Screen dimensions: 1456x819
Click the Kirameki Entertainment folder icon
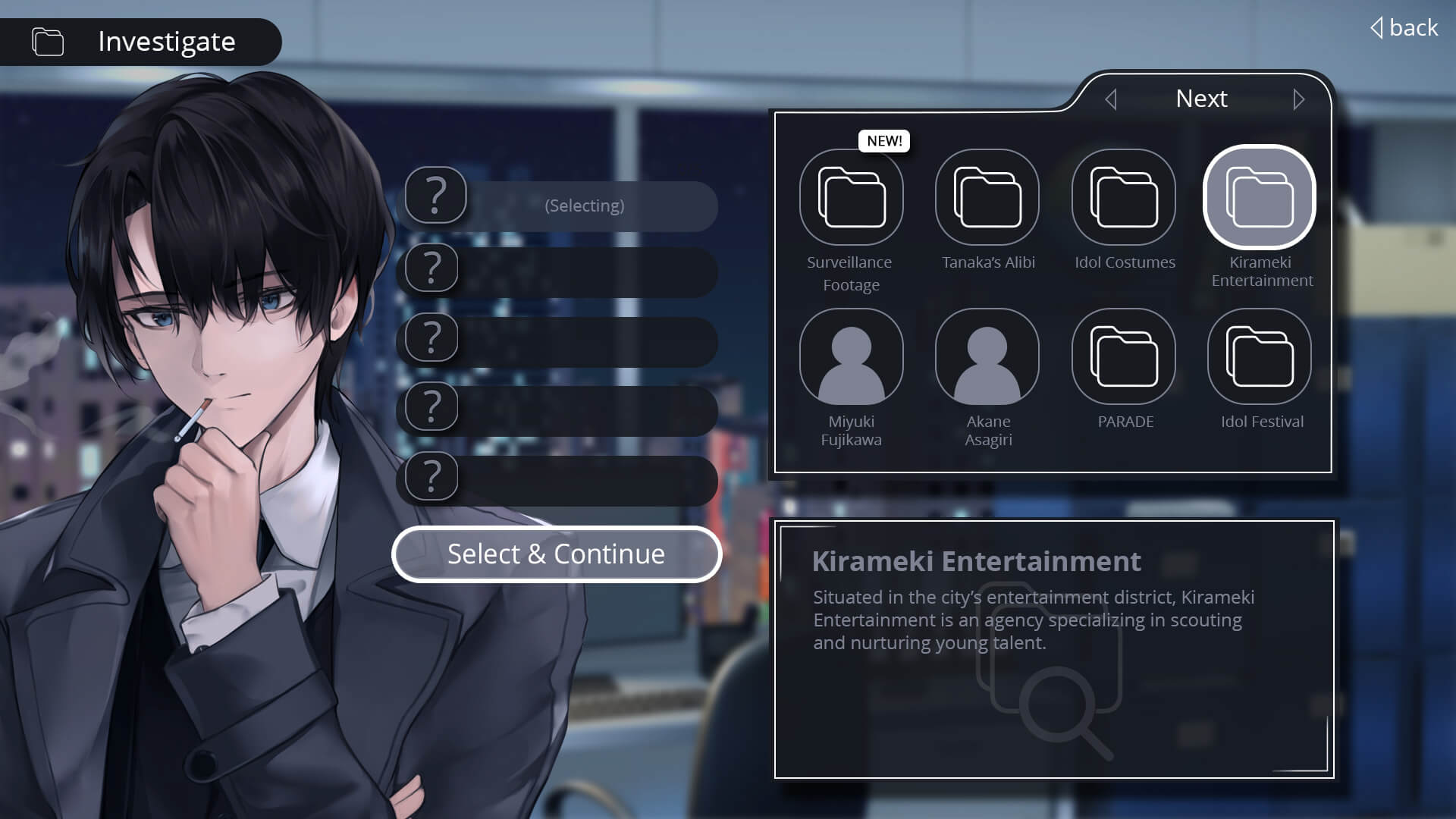1259,196
